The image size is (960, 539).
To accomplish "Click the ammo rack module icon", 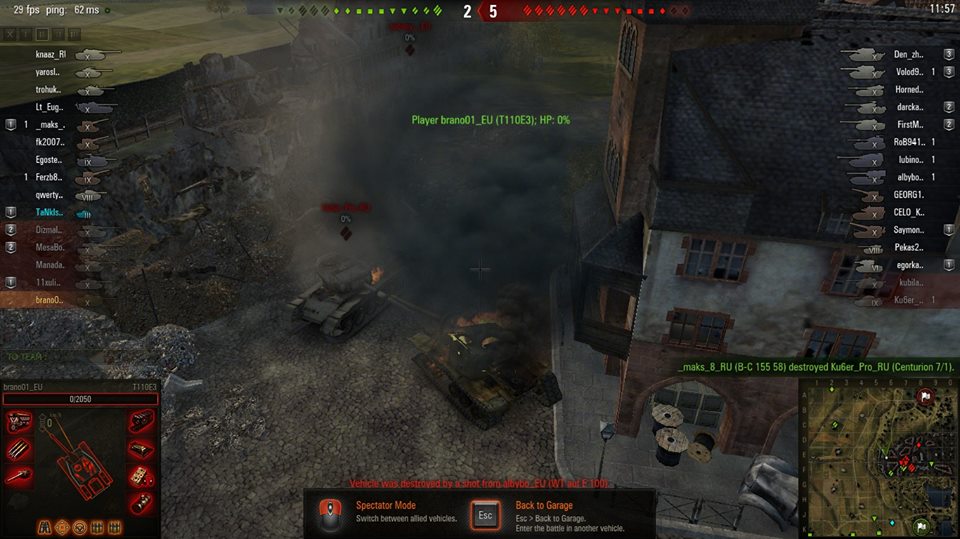I will point(19,449).
